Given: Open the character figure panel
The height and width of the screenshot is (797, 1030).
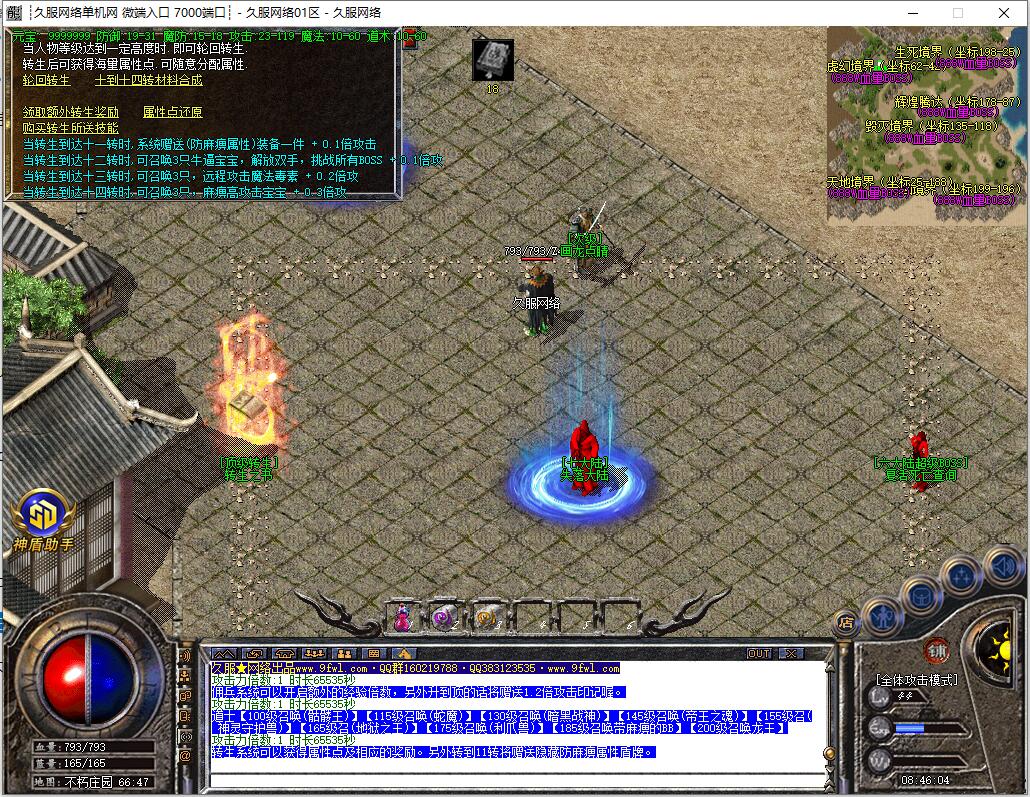Looking at the screenshot, I should pos(882,612).
